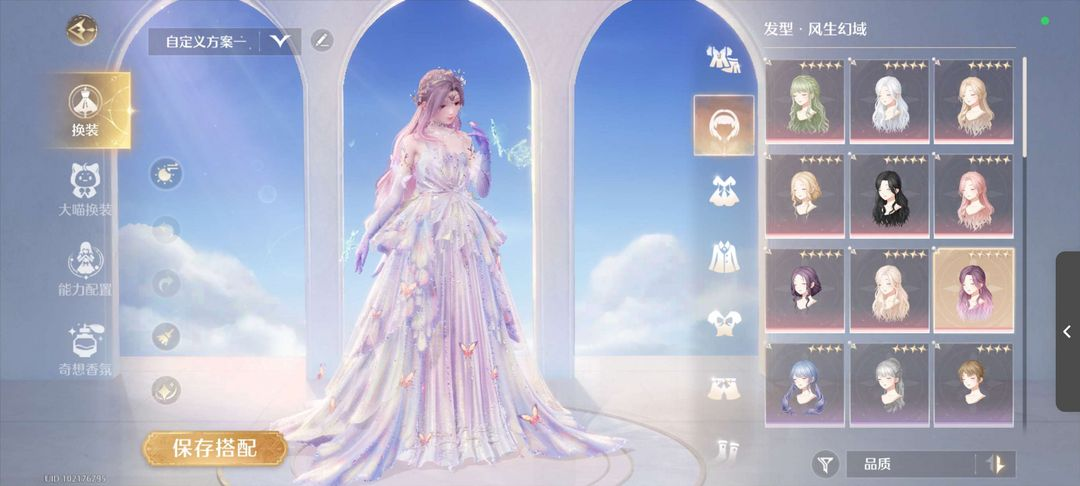Image resolution: width=1080 pixels, height=486 pixels.
Task: Open the 能力配置 ability setup tab
Action: pyautogui.click(x=85, y=268)
